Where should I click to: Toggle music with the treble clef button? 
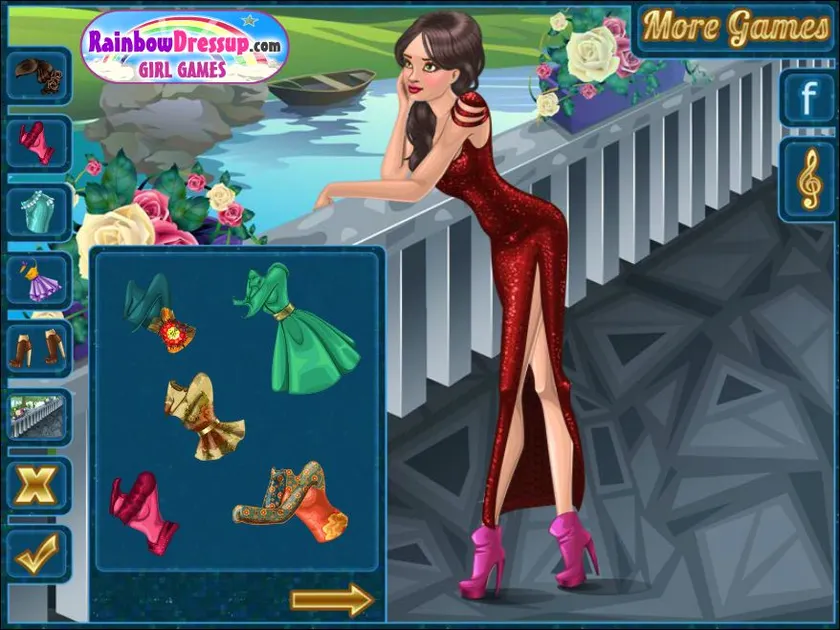[x=806, y=179]
